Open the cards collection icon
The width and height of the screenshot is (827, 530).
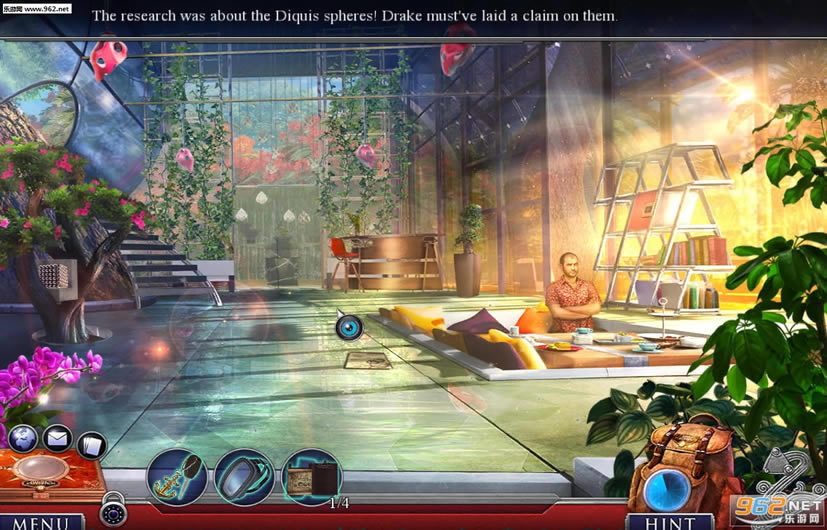[x=91, y=444]
